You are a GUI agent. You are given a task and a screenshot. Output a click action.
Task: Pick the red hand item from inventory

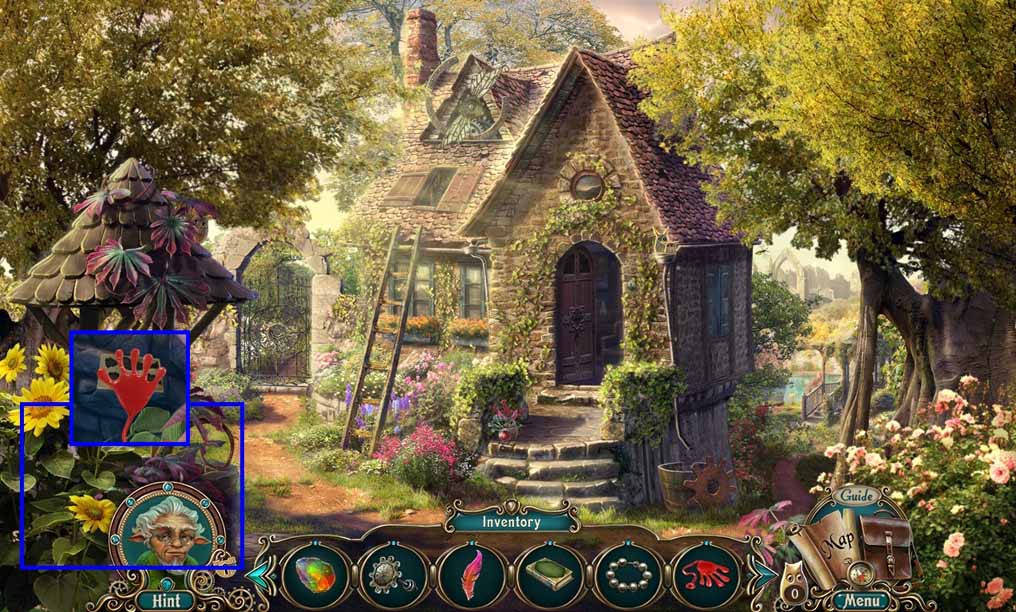[706, 576]
